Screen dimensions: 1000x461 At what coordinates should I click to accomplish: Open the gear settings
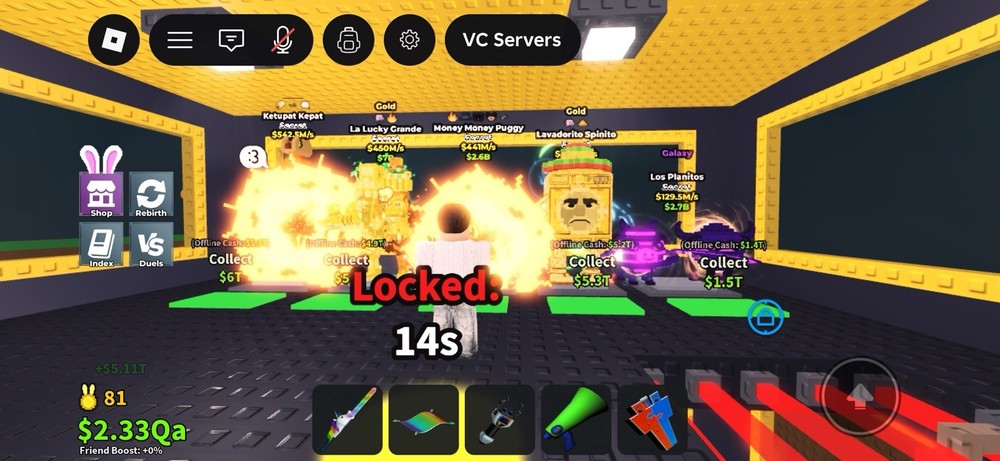click(409, 41)
